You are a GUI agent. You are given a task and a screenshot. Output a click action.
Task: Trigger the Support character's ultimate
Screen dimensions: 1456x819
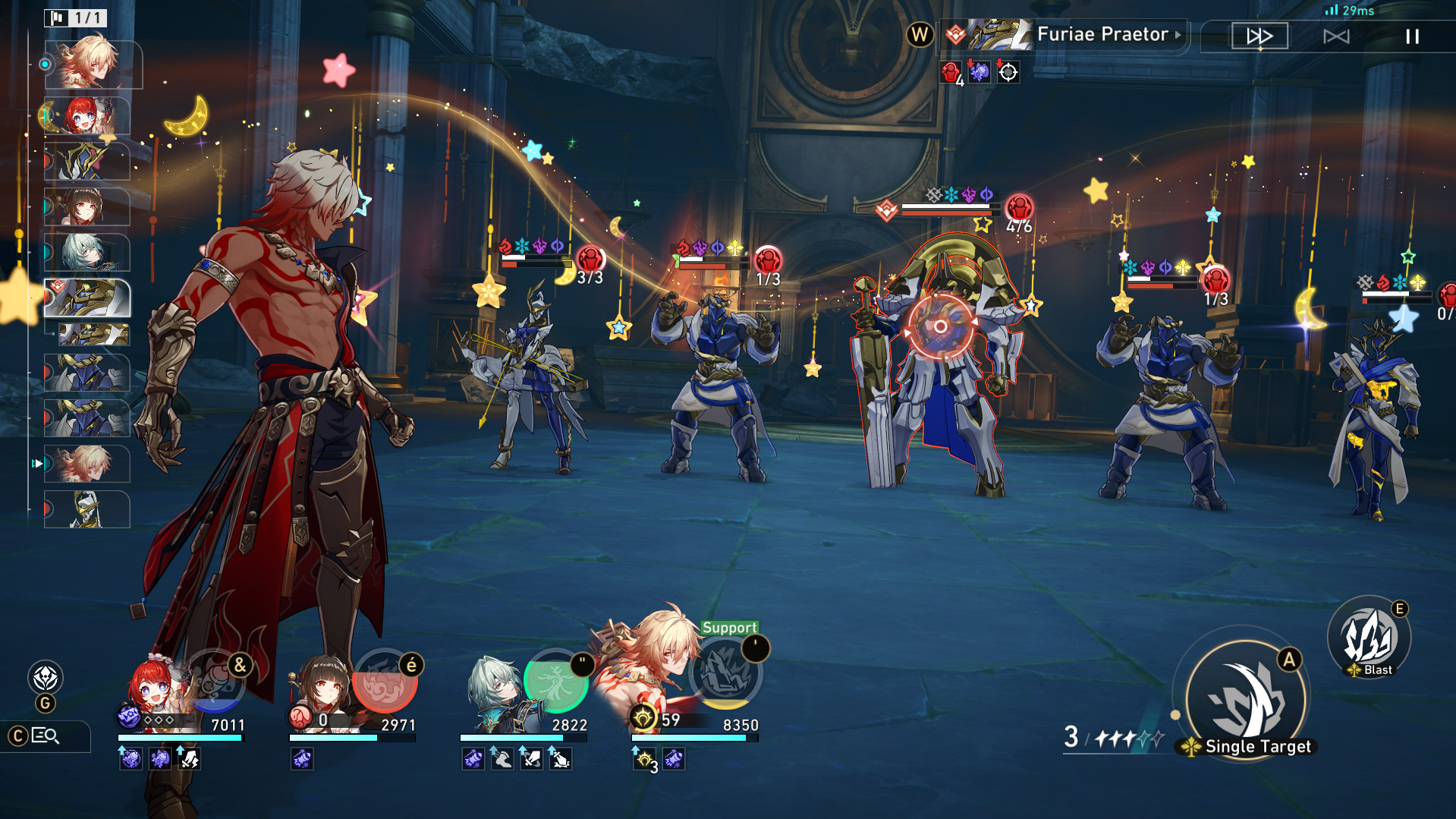726,672
